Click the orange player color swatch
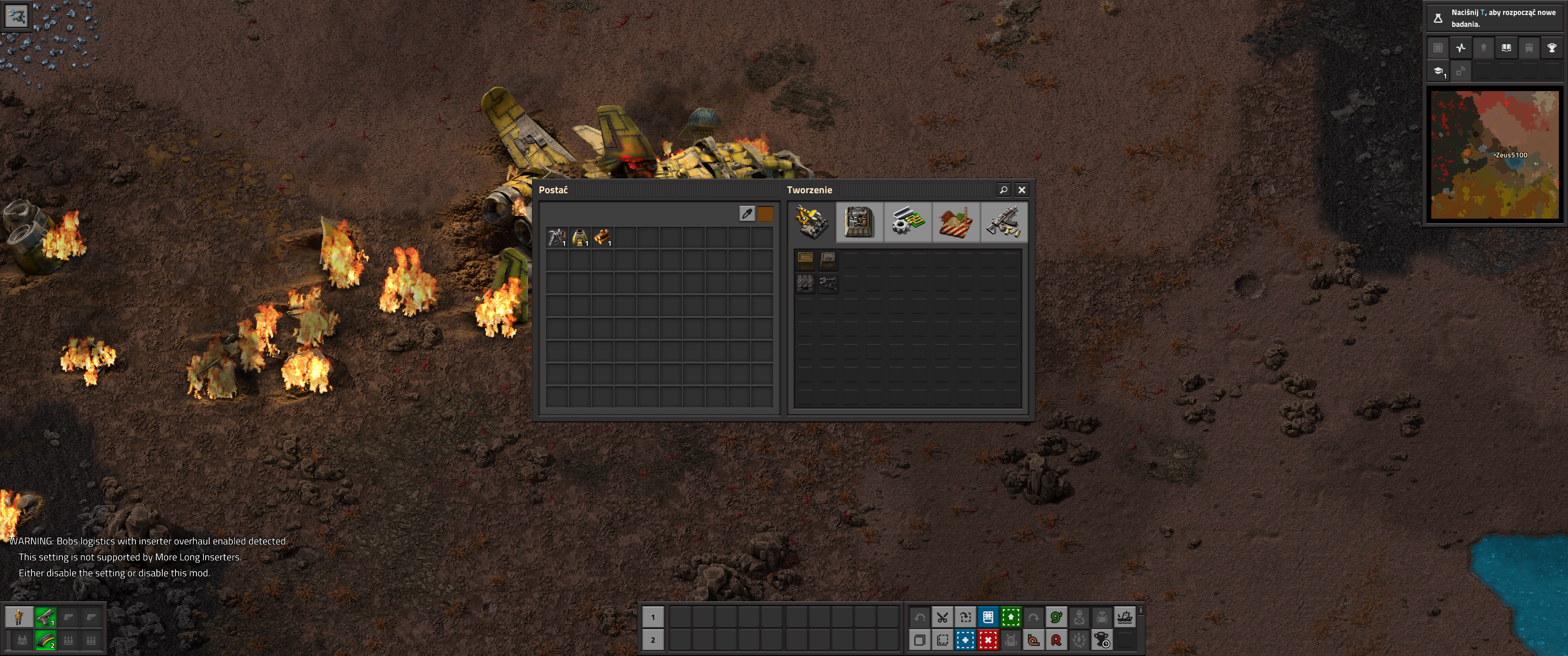1568x656 pixels. click(765, 214)
